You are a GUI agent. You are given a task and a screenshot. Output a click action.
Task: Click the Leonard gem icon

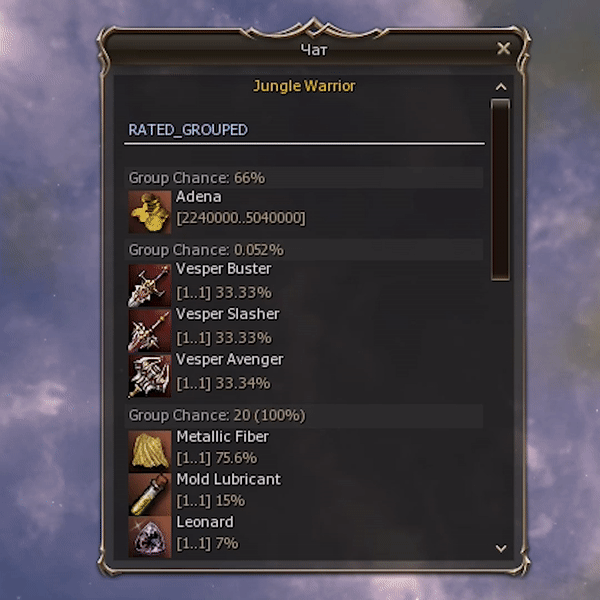(x=150, y=535)
